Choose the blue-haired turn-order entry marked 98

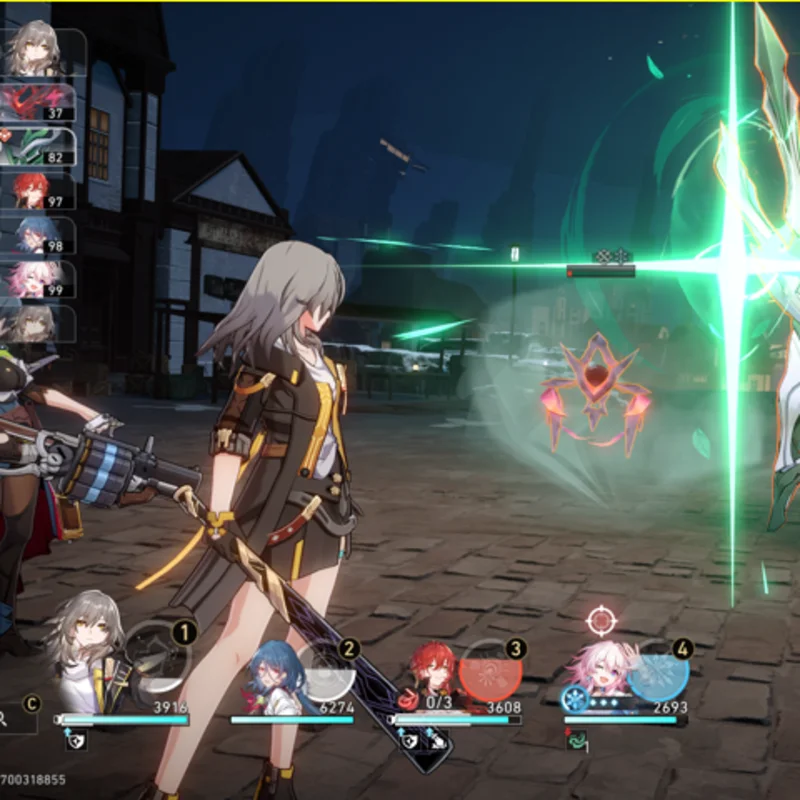tap(42, 235)
